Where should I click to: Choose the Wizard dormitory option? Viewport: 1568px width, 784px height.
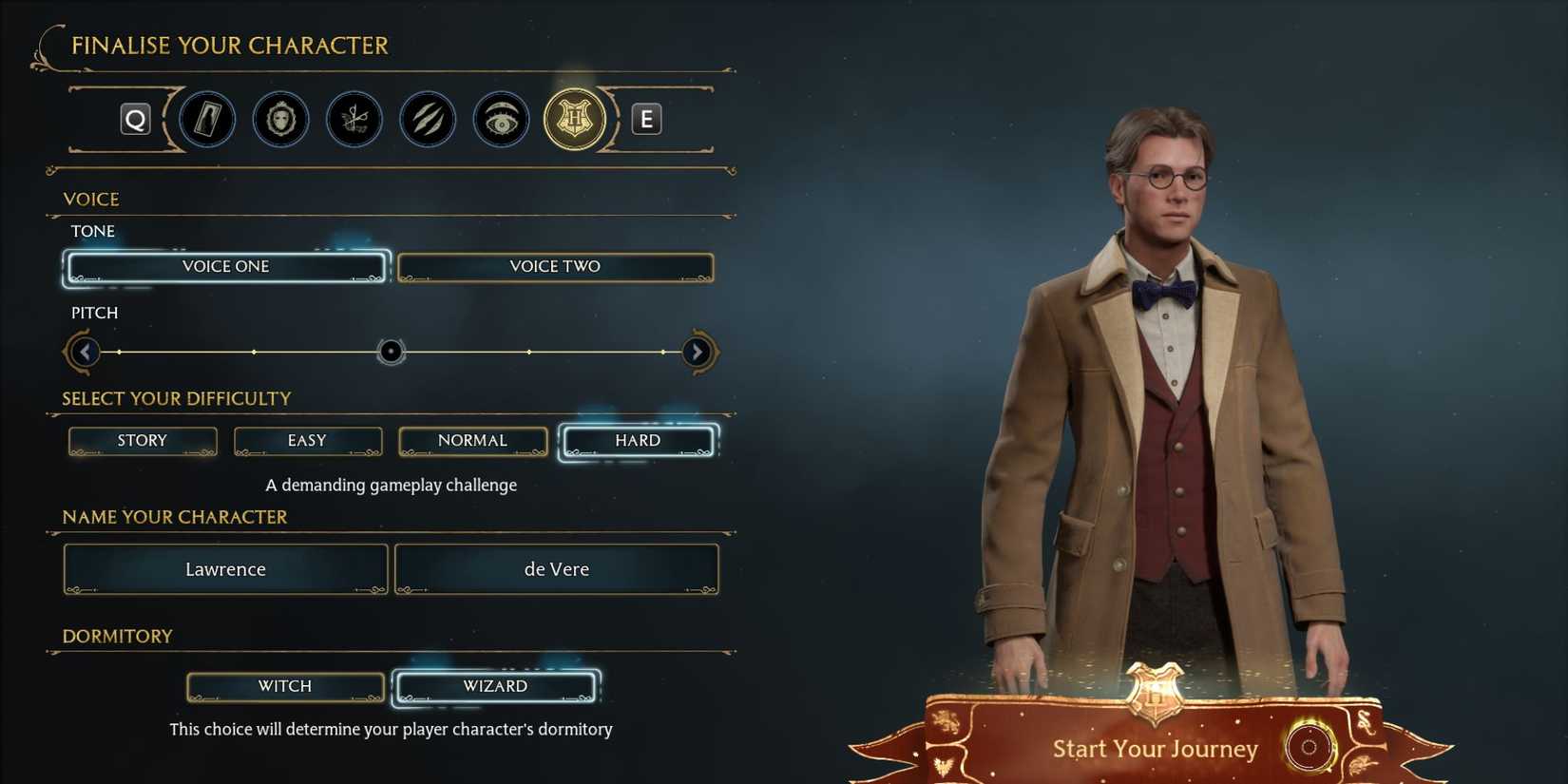point(495,685)
